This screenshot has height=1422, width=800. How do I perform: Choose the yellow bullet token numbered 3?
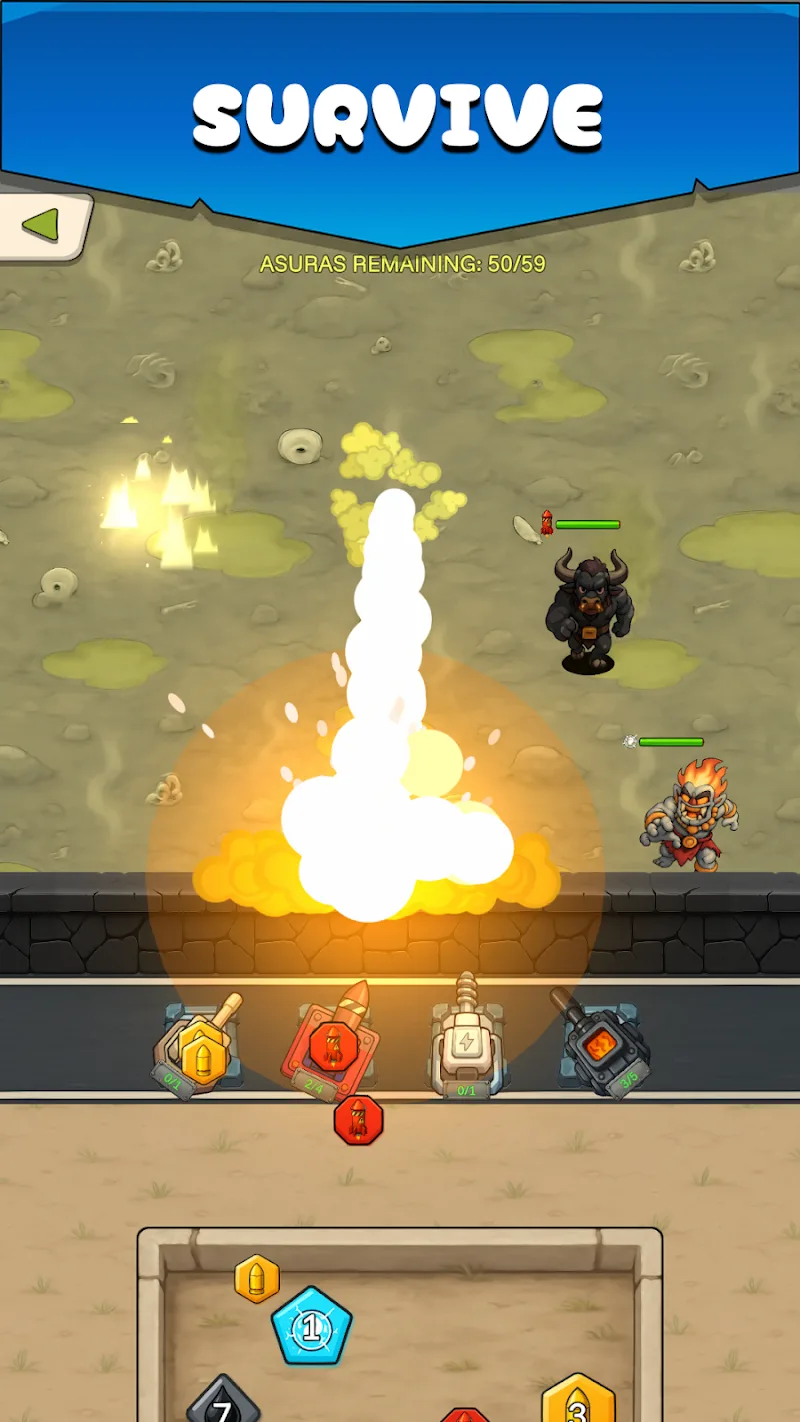coord(578,1402)
